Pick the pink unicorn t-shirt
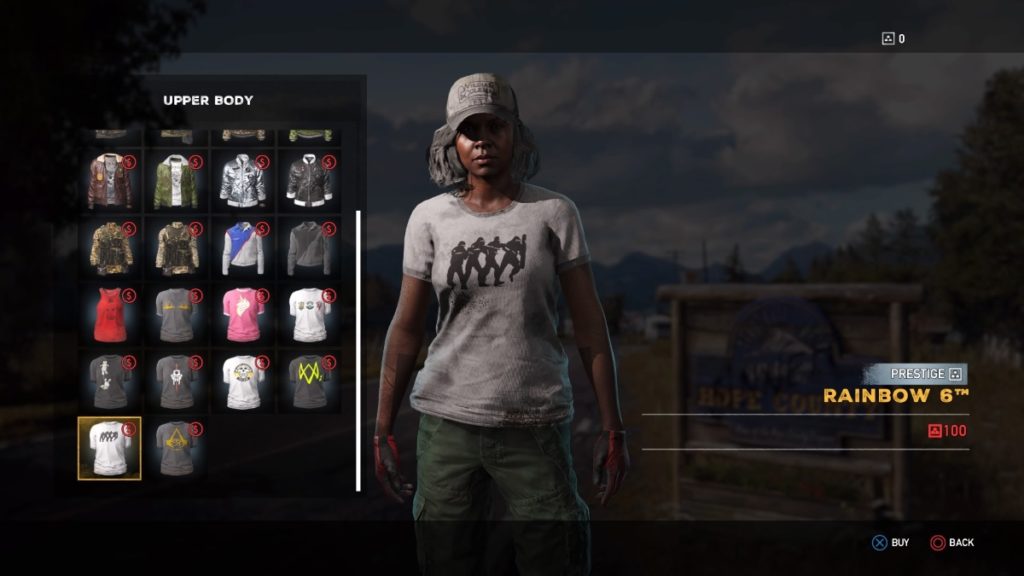 [243, 314]
